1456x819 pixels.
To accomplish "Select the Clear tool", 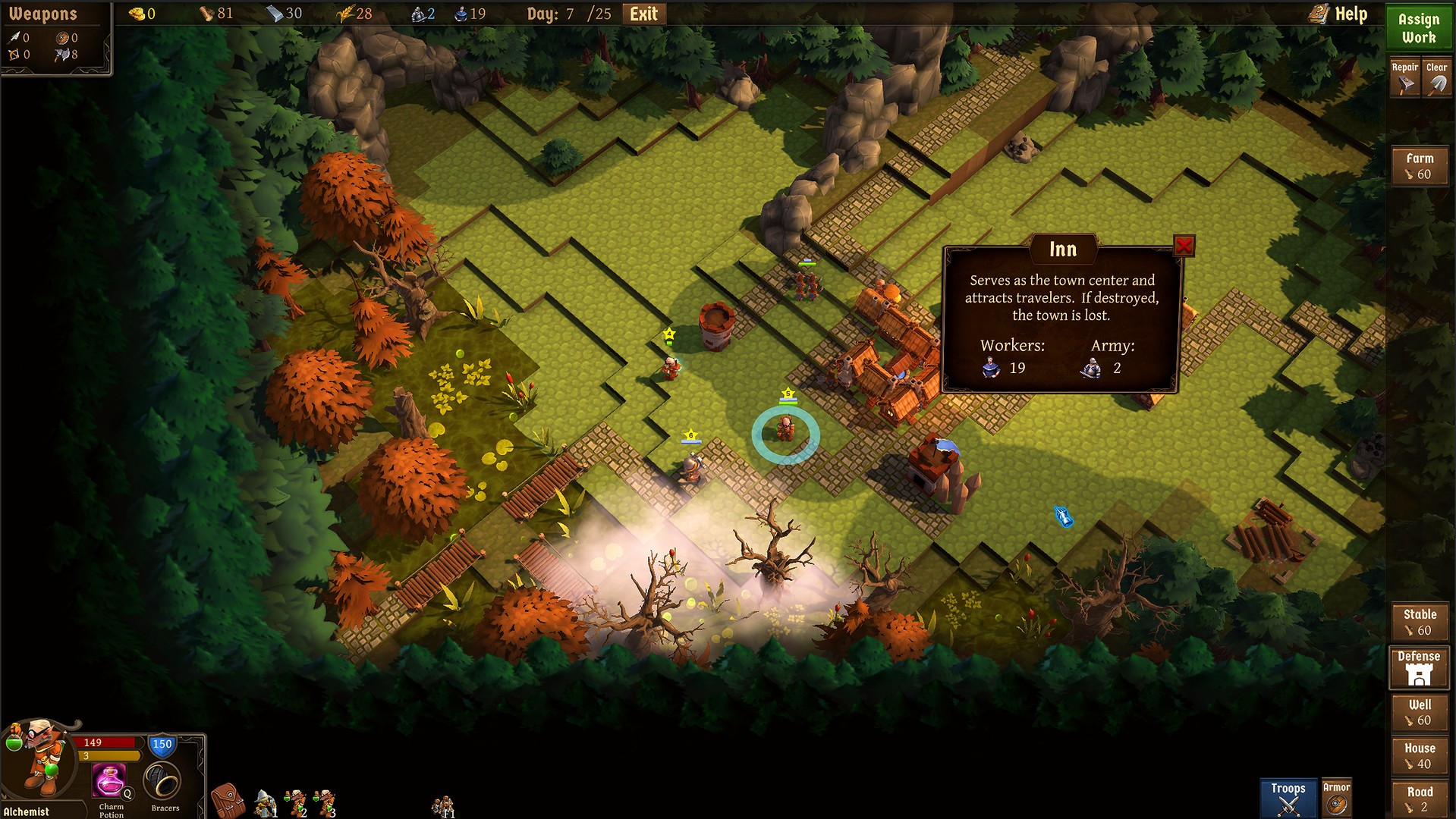I will coord(1436,77).
